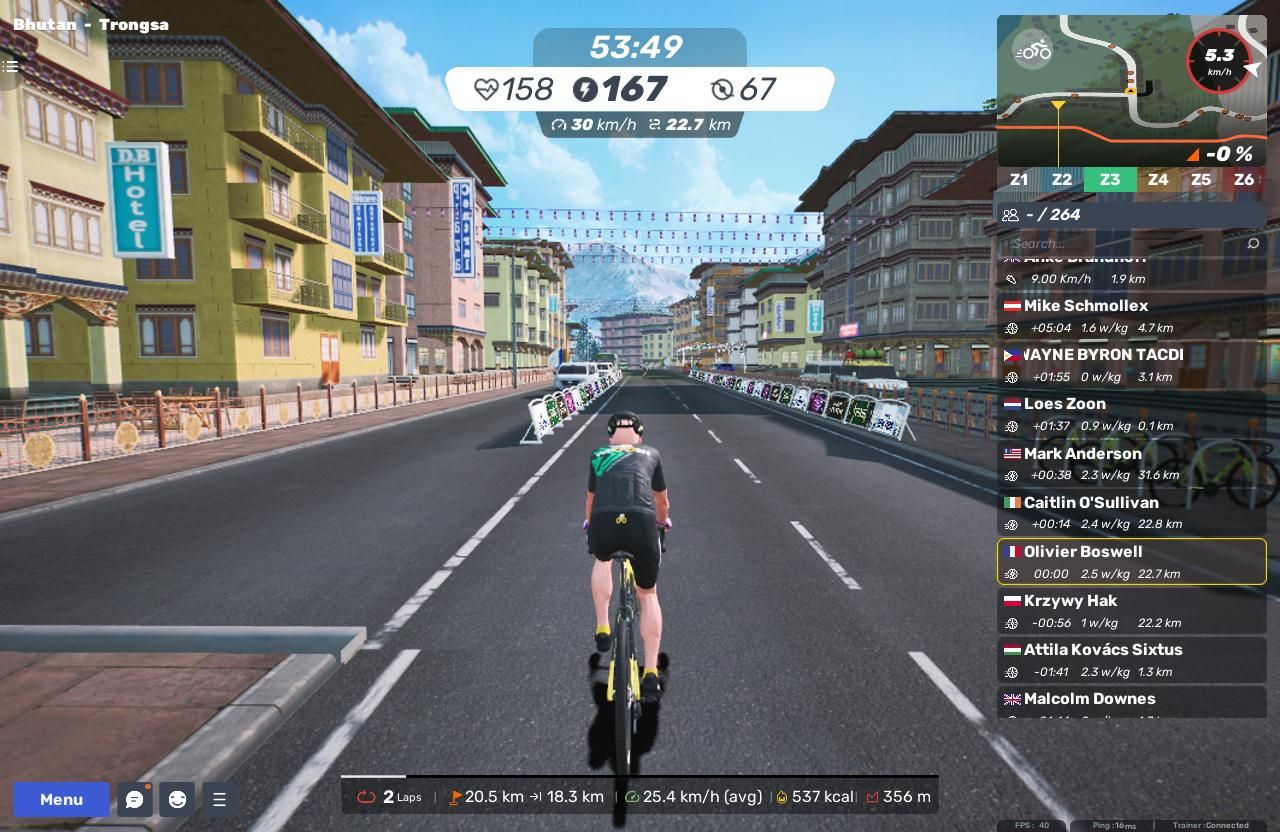Open the blue Menu button
Image resolution: width=1280 pixels, height=832 pixels.
[61, 799]
